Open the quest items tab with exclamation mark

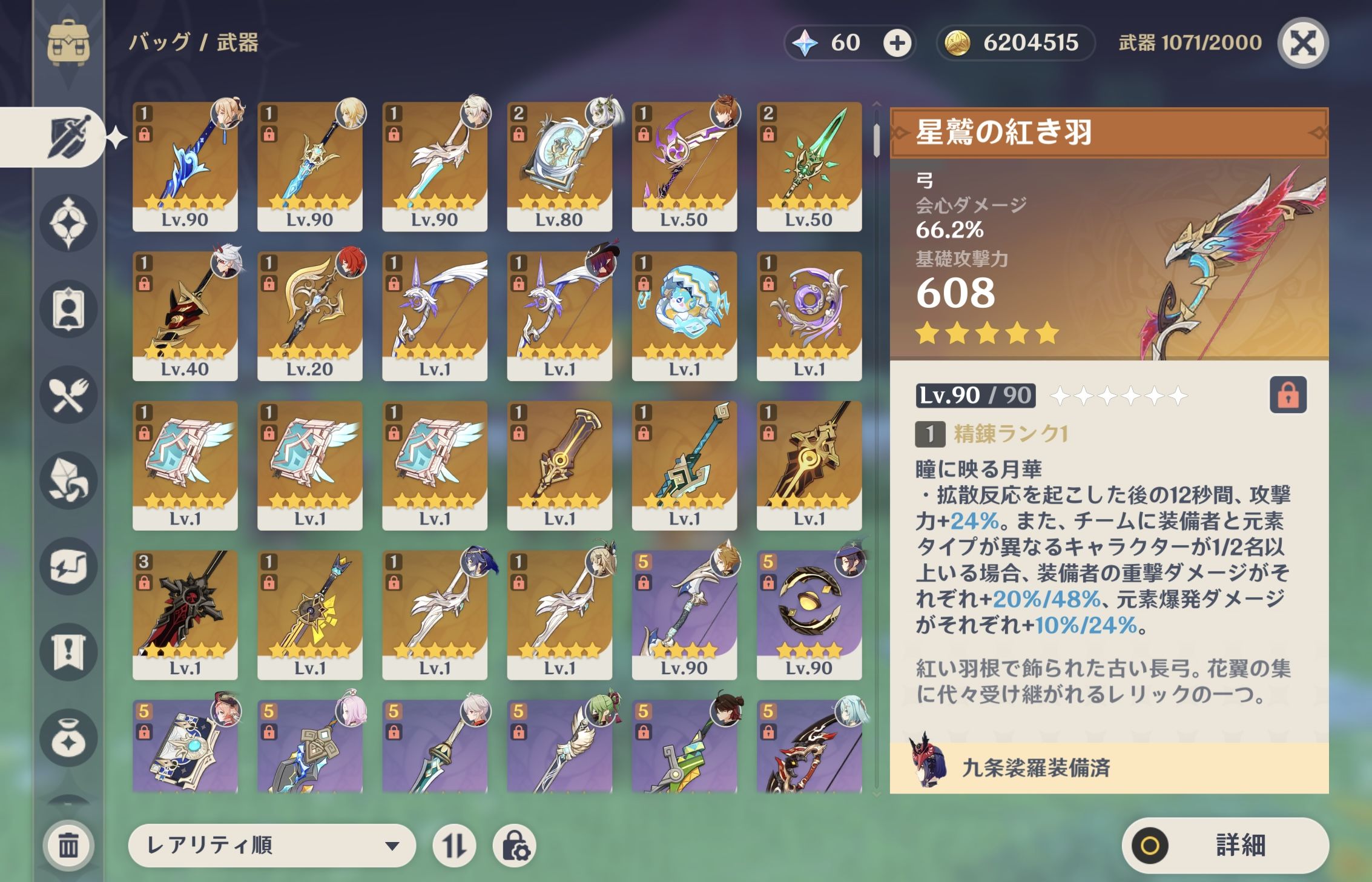pyautogui.click(x=68, y=652)
